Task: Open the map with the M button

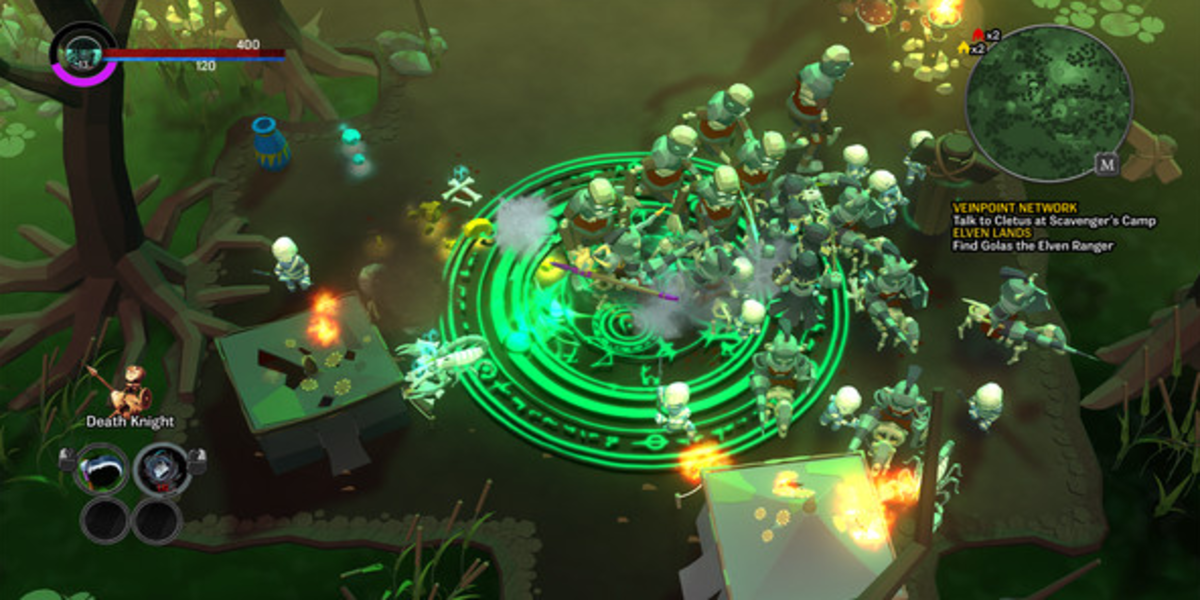Action: tap(1106, 165)
